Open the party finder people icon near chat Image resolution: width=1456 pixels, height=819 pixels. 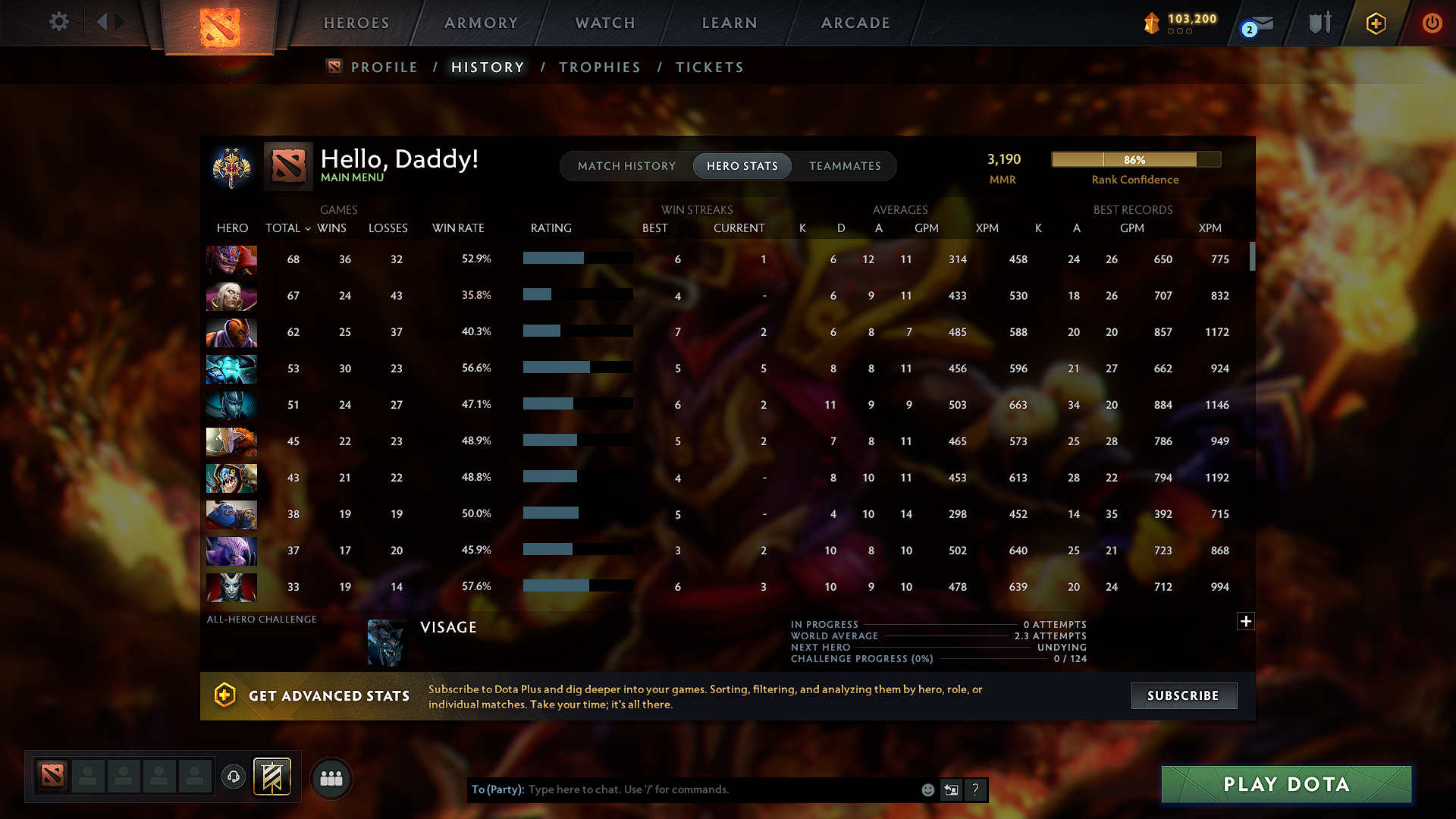click(331, 778)
